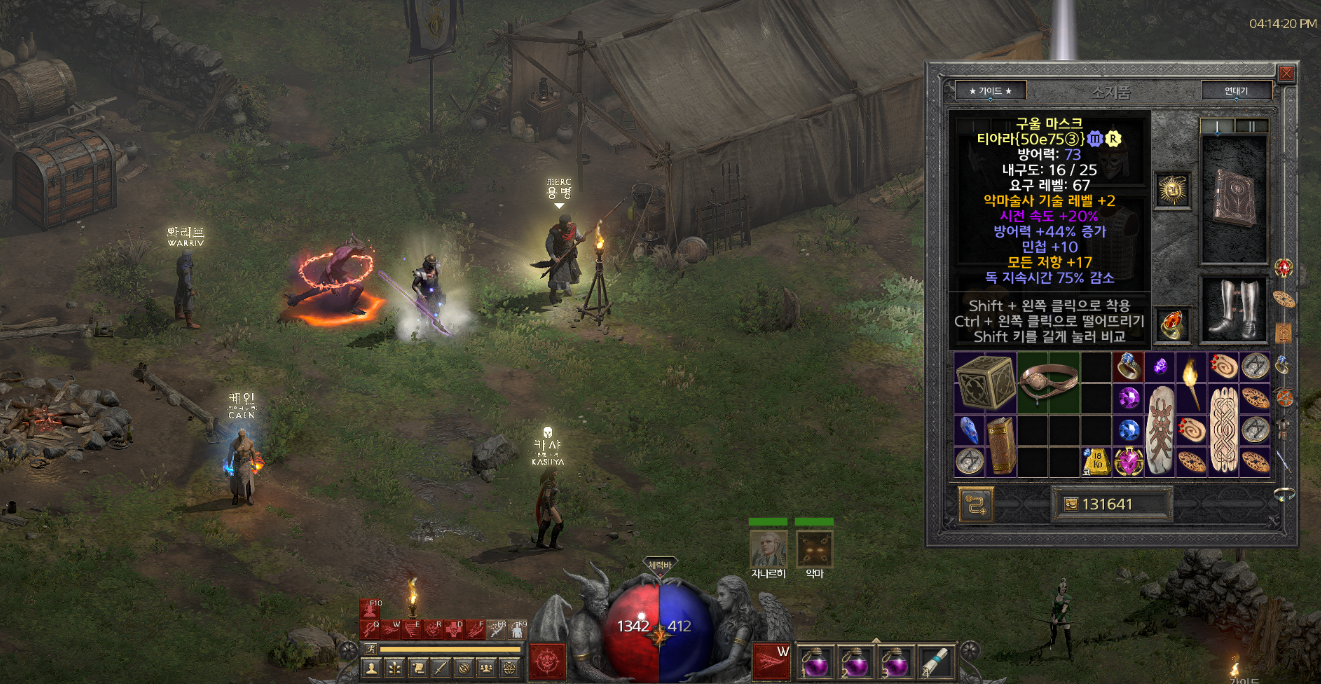The height and width of the screenshot is (684, 1321).
Task: Select the equipped boots slot
Action: (1234, 308)
